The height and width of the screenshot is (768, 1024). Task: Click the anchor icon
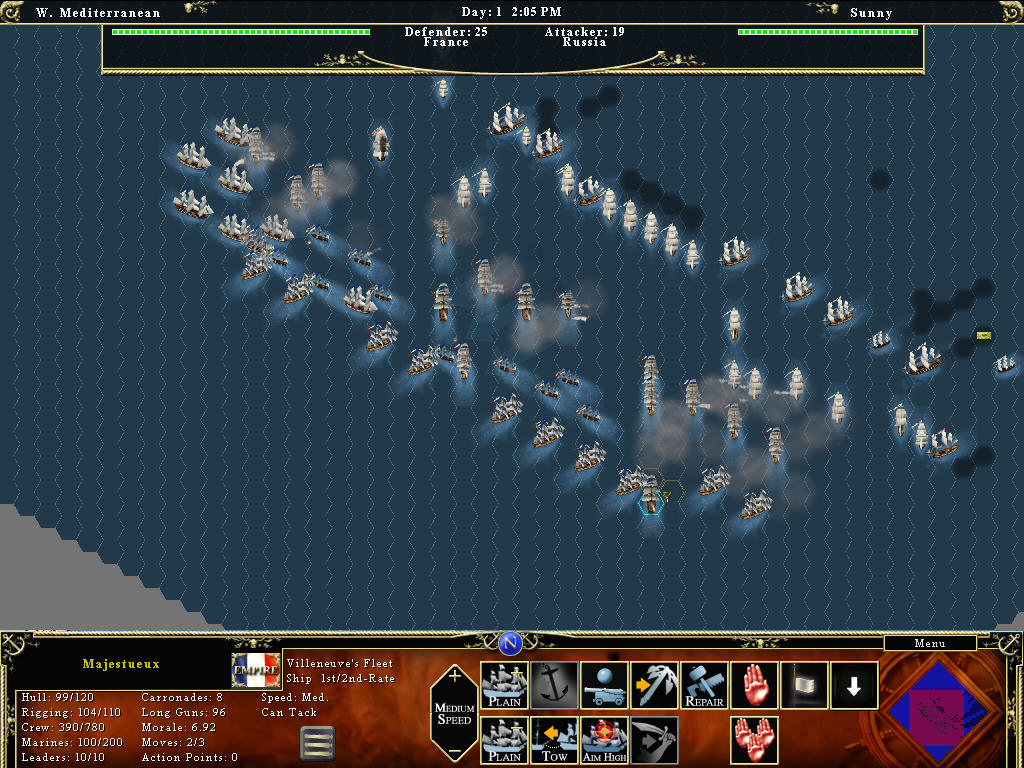555,685
